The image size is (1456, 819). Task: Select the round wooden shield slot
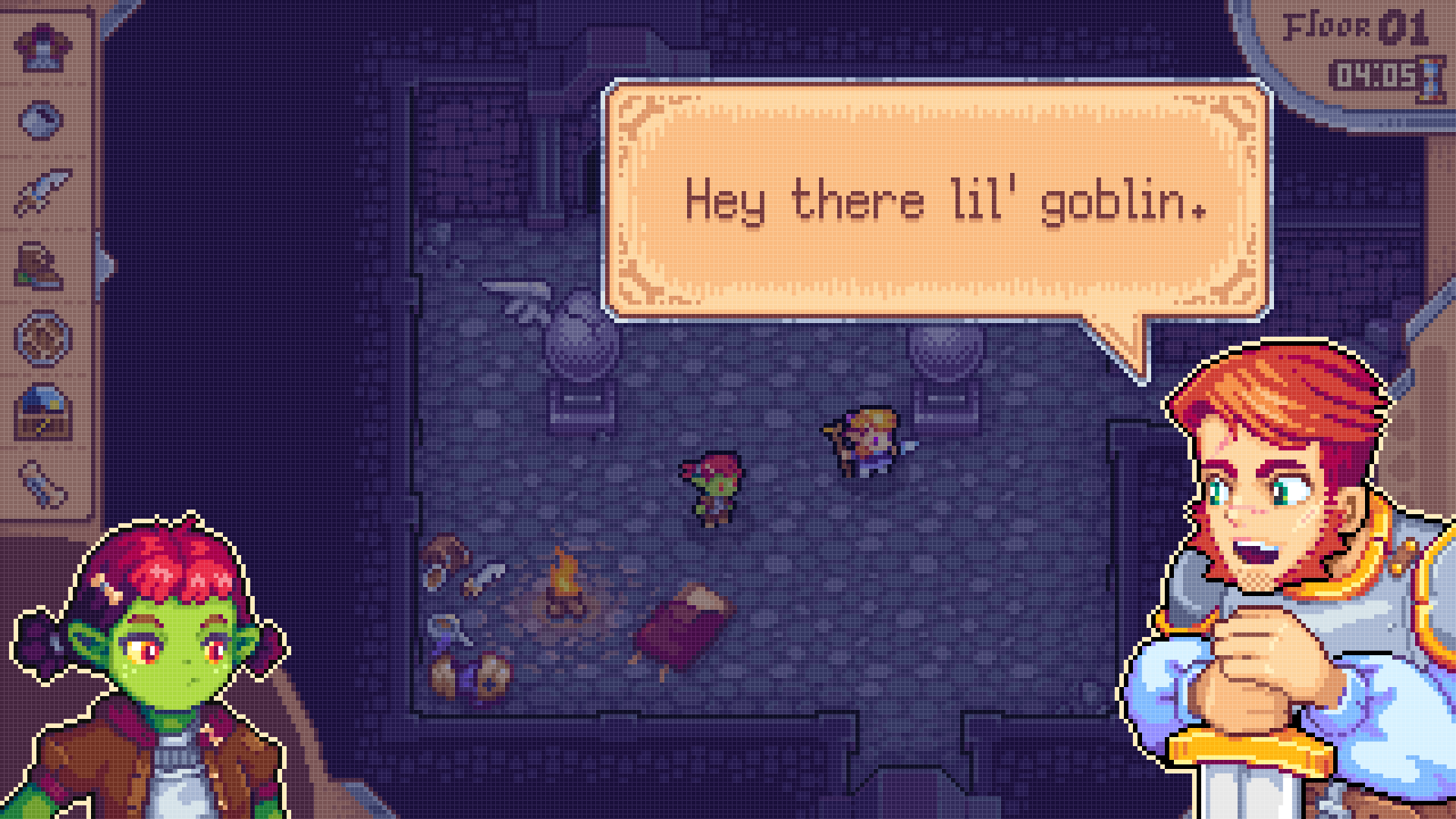(x=43, y=338)
